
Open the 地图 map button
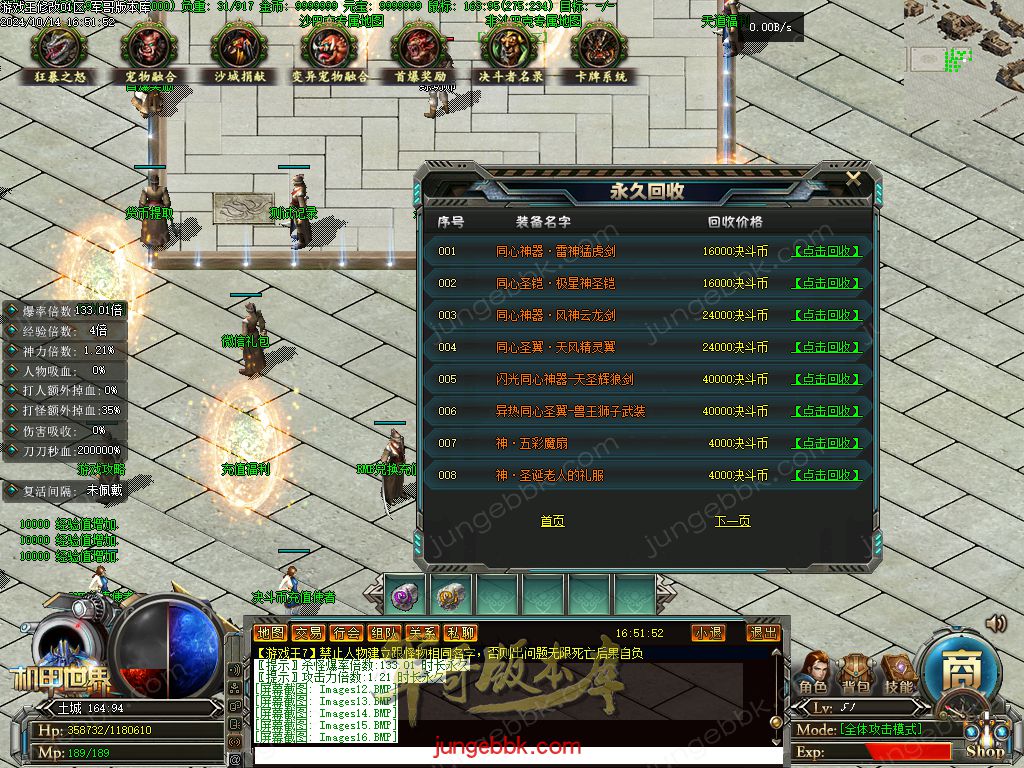[x=270, y=633]
